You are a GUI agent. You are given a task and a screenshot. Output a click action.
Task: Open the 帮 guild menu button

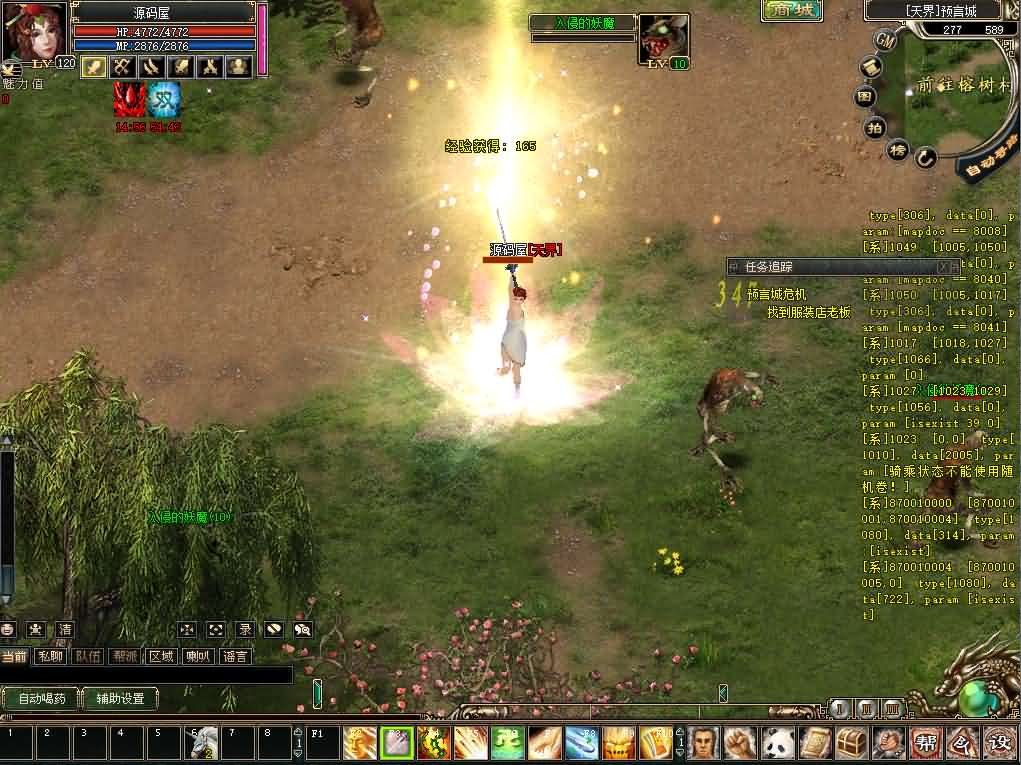(925, 743)
